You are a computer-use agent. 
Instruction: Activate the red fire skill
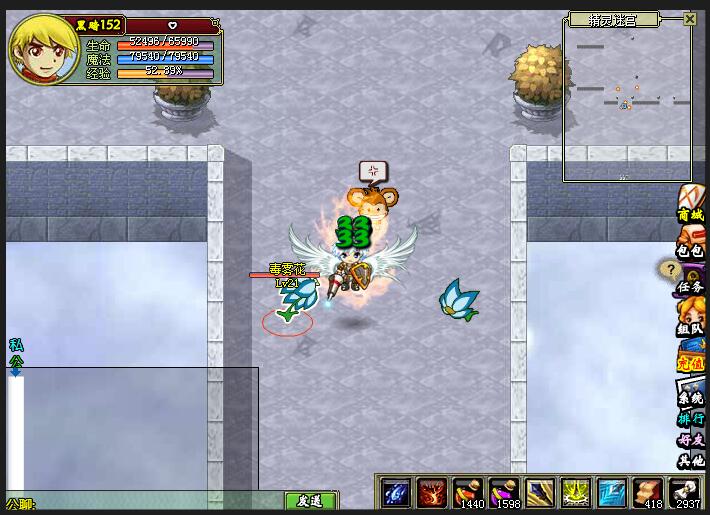(432, 493)
